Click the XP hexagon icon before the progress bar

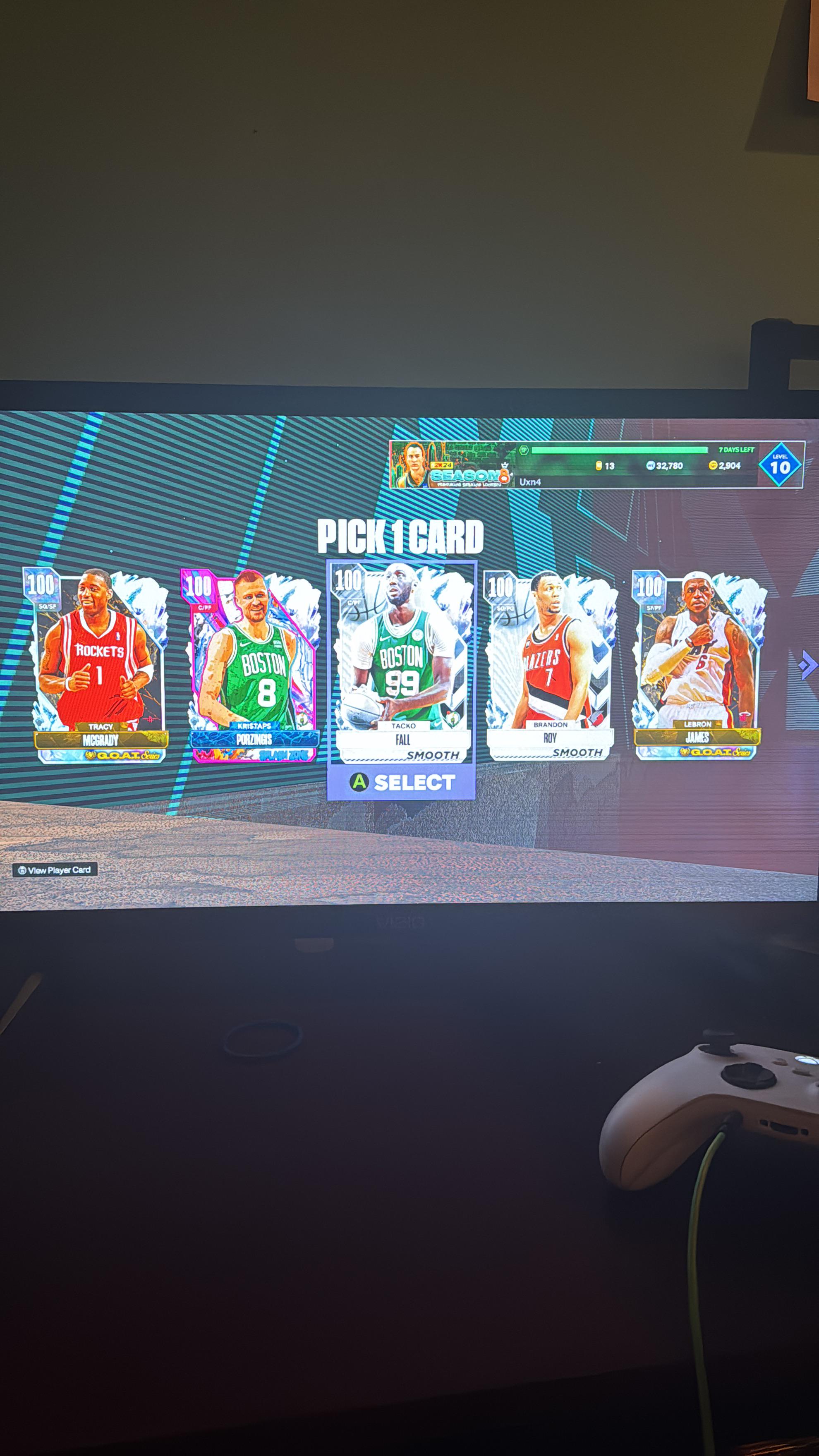523,450
